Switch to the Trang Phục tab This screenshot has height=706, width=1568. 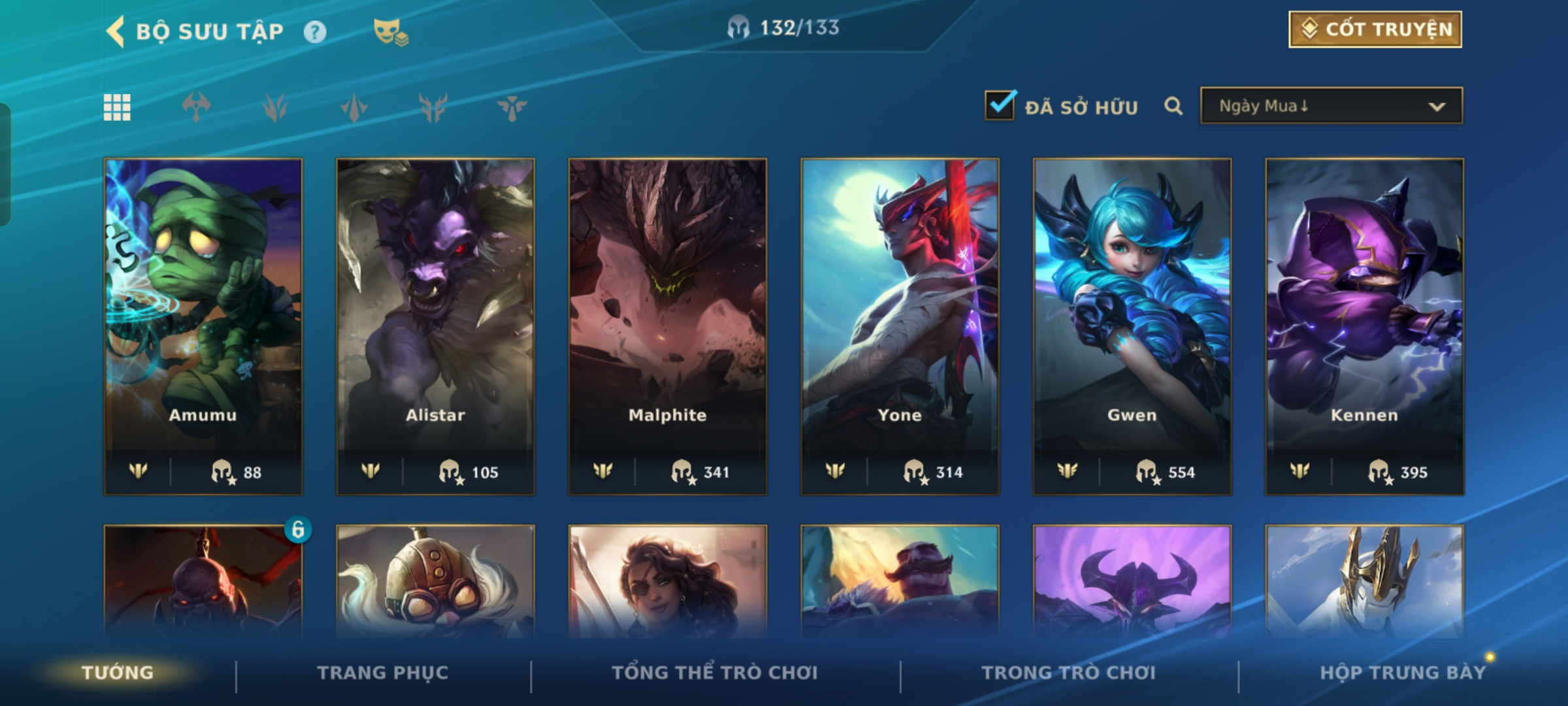point(383,673)
